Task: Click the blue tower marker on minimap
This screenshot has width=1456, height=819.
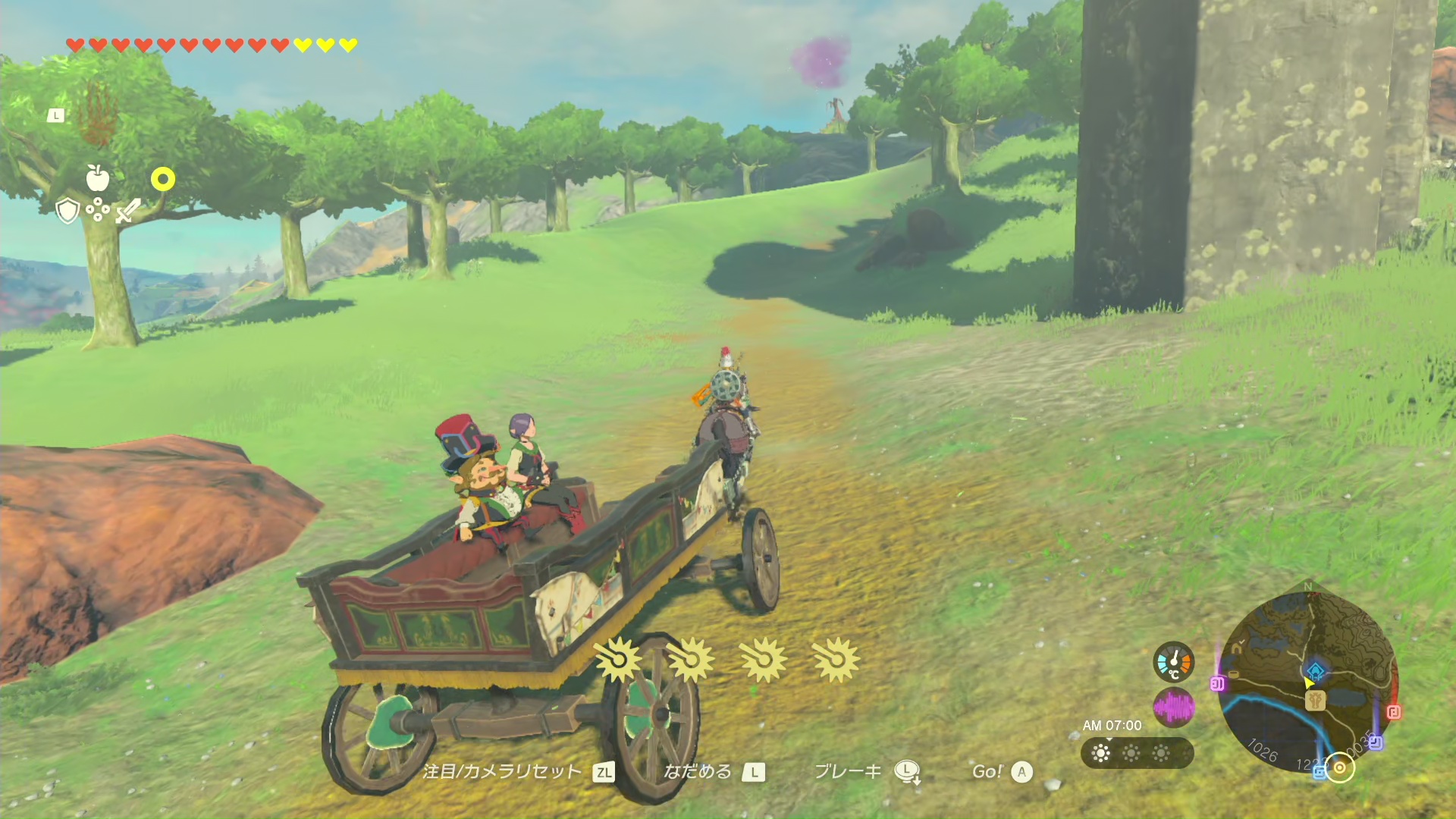Action: pos(1315,671)
